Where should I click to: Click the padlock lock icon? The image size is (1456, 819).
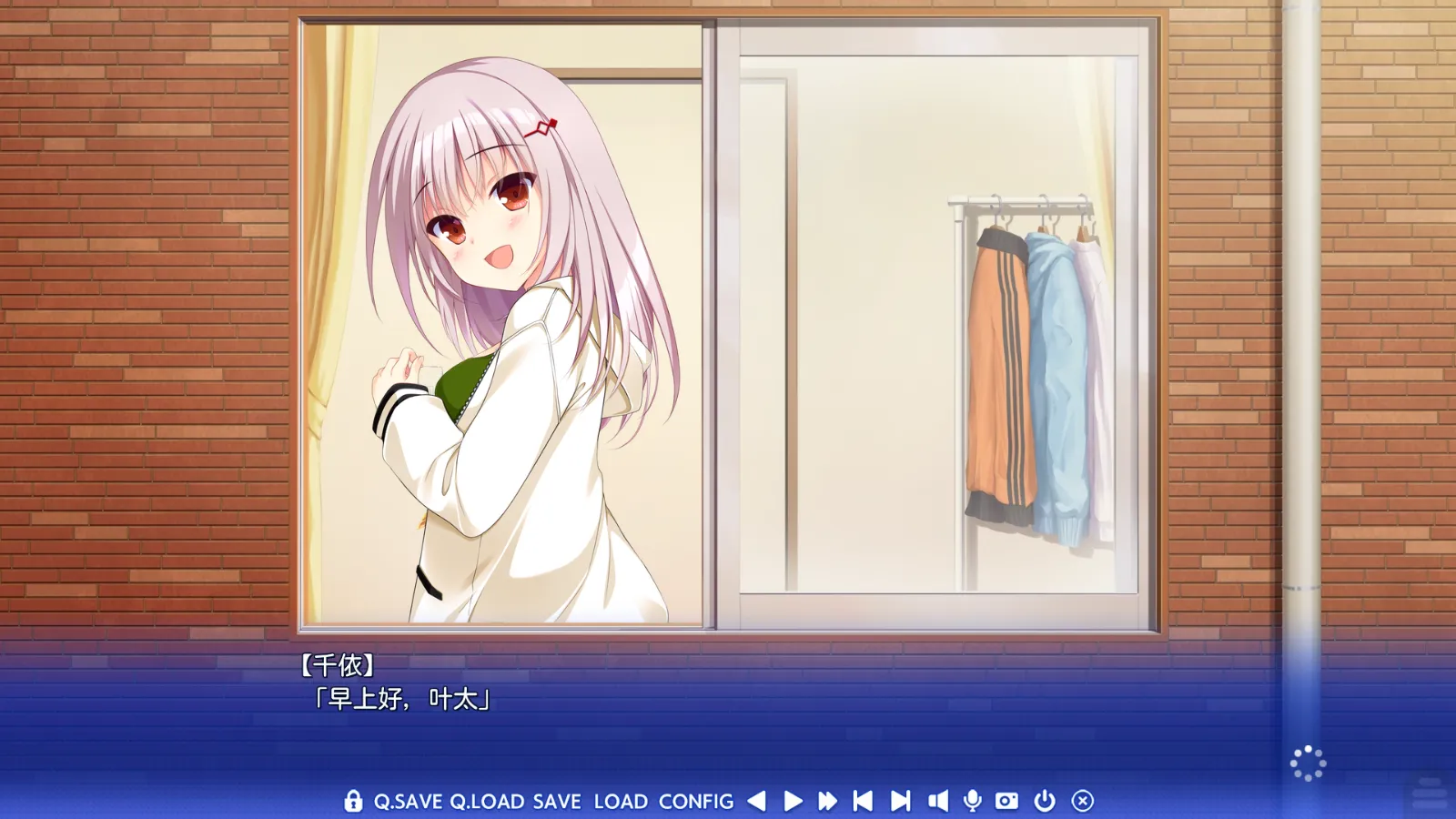click(x=353, y=801)
